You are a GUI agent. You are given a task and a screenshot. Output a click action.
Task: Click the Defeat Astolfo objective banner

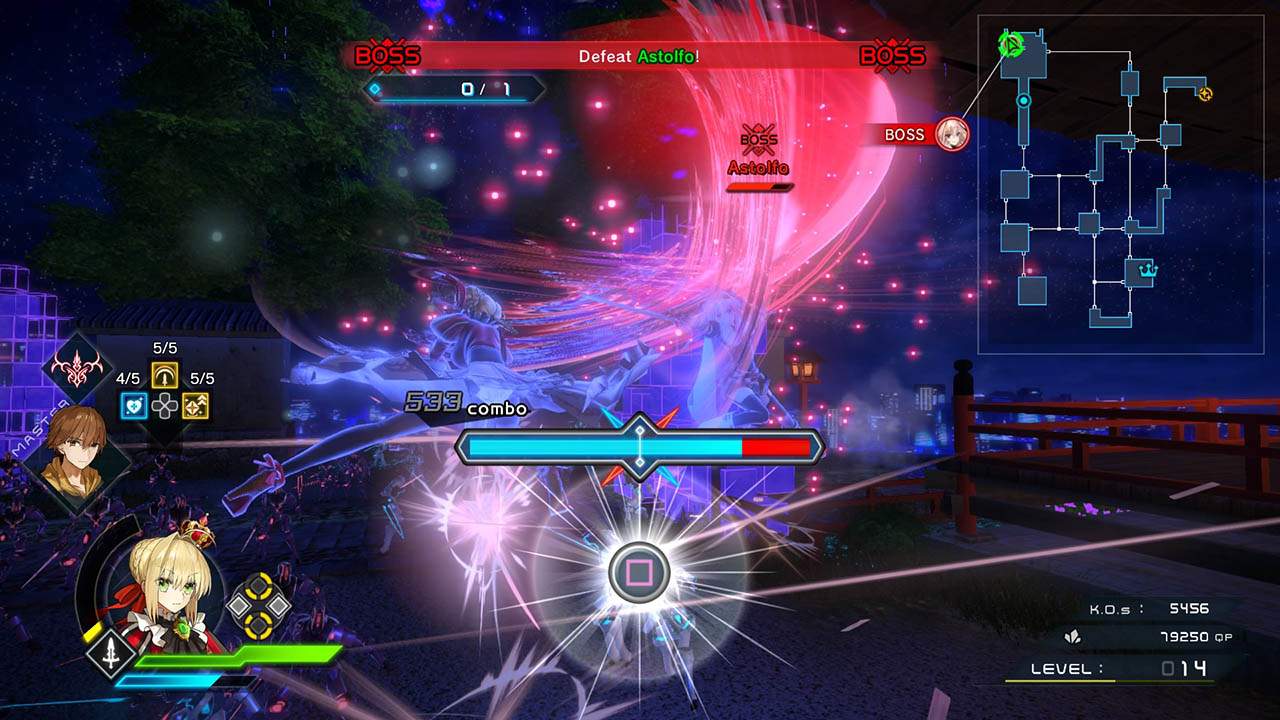(x=639, y=57)
